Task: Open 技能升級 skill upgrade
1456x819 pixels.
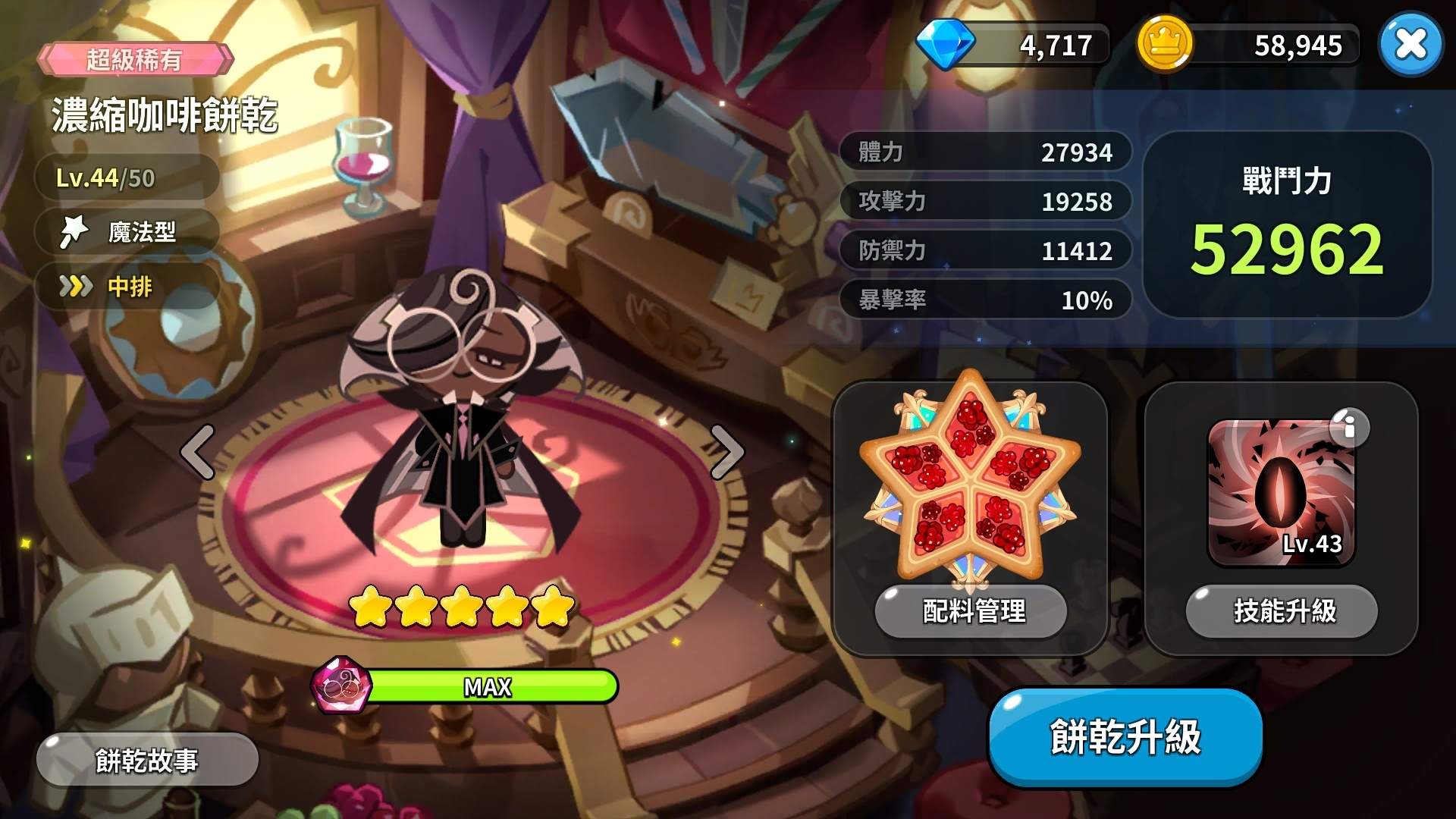Action: coord(1282,610)
